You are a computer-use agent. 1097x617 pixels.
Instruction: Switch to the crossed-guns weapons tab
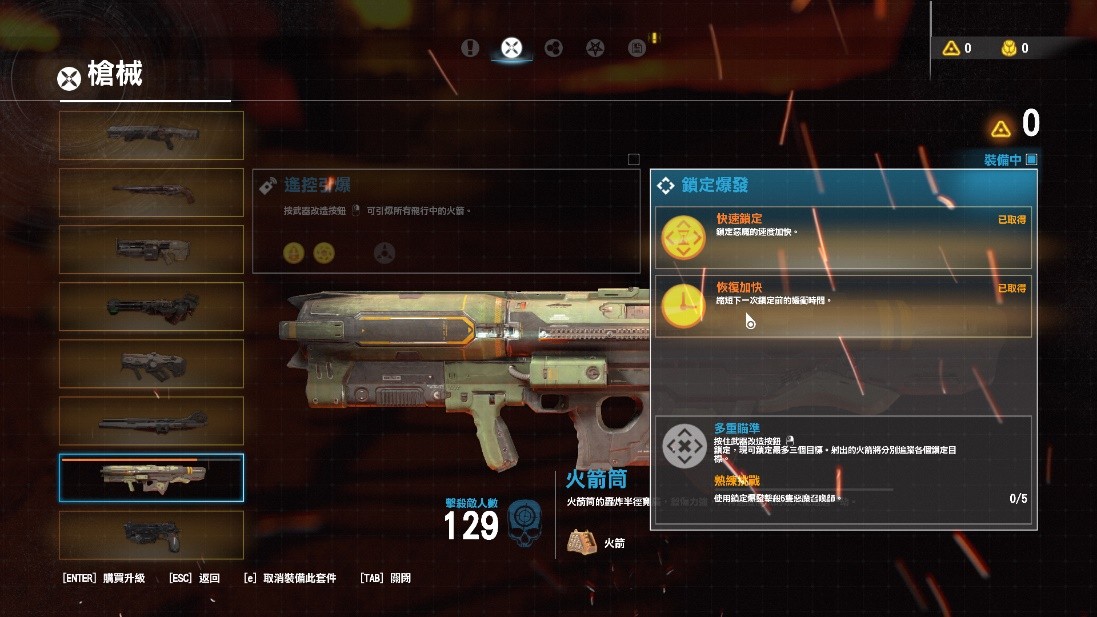[x=511, y=47]
